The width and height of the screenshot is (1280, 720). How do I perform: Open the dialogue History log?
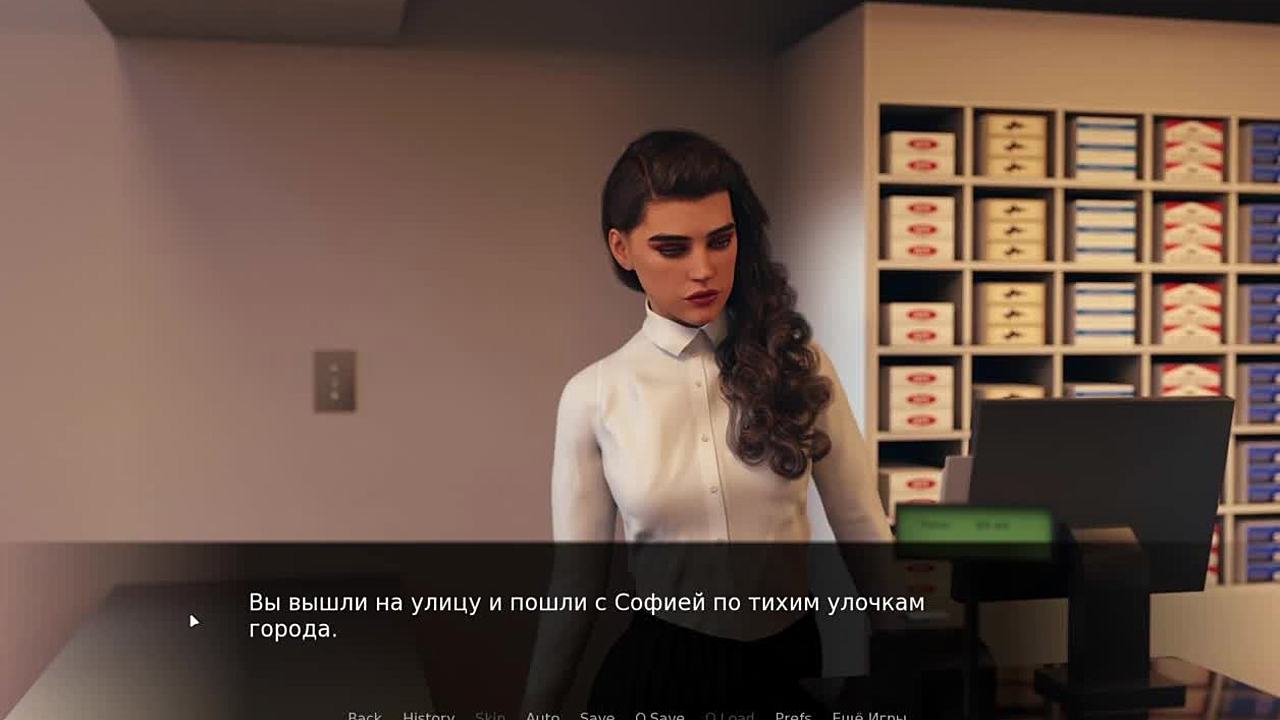coord(428,715)
